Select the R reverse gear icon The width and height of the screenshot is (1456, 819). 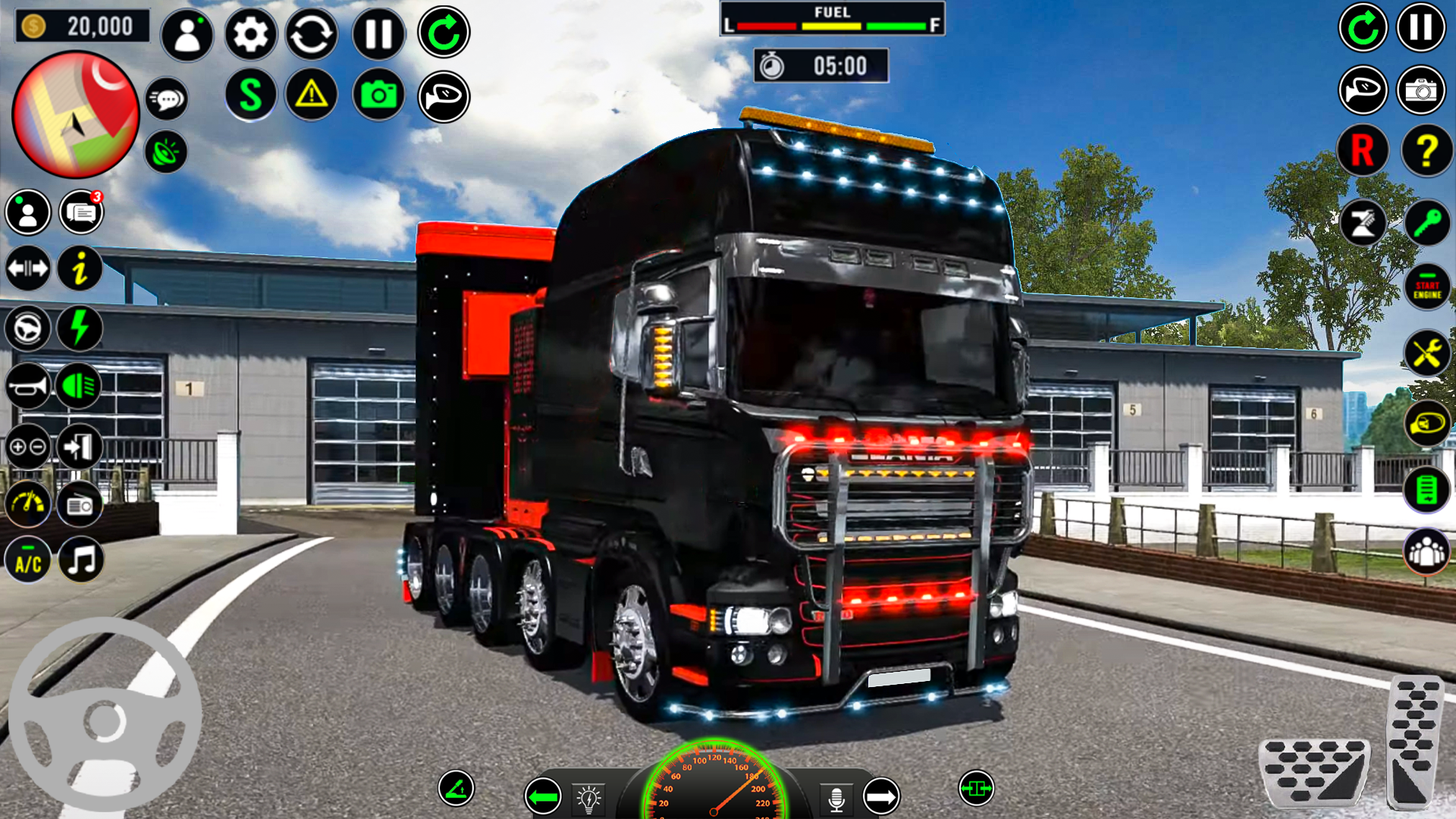(x=1362, y=151)
